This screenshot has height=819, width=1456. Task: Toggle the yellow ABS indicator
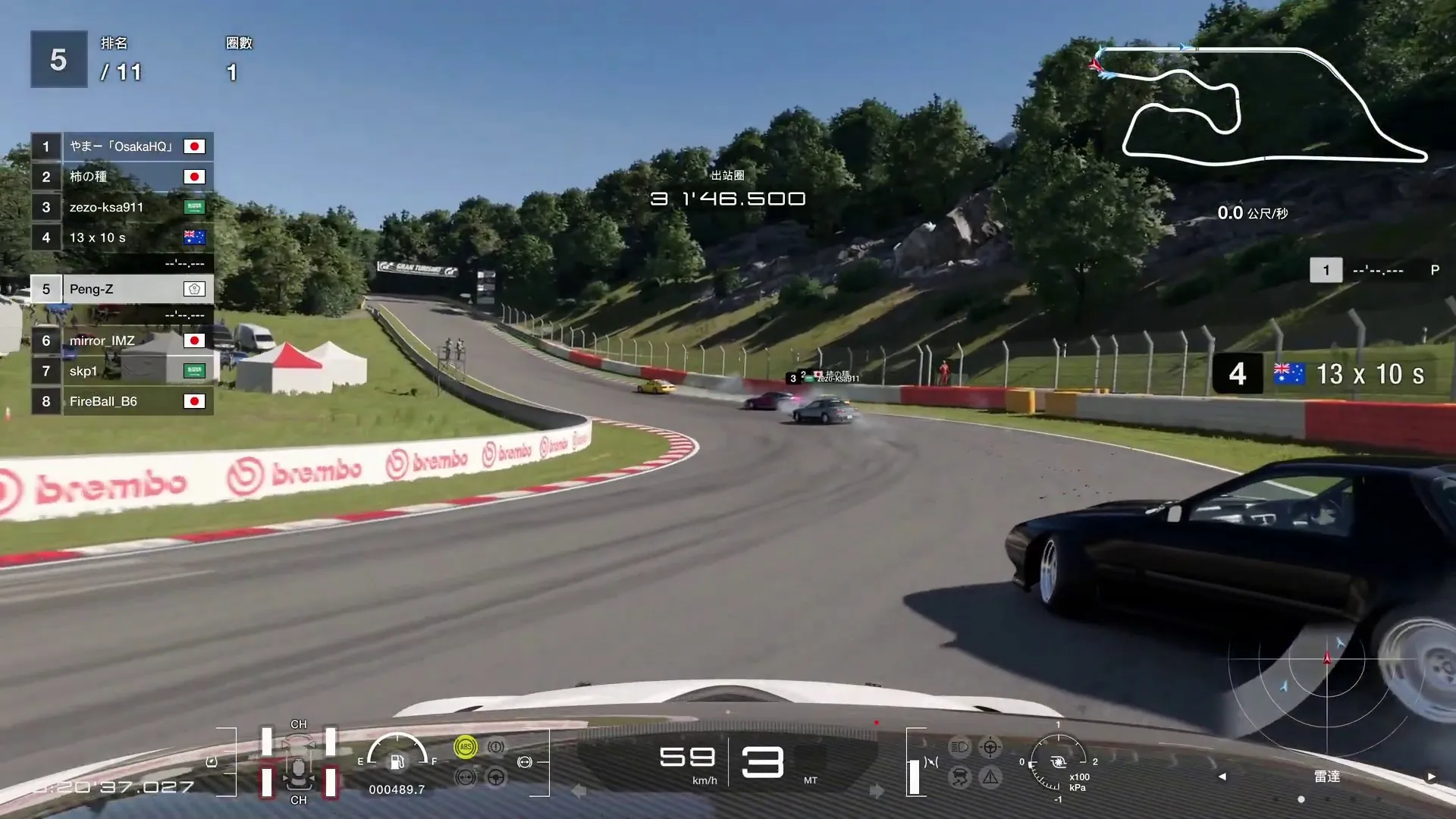tap(466, 747)
